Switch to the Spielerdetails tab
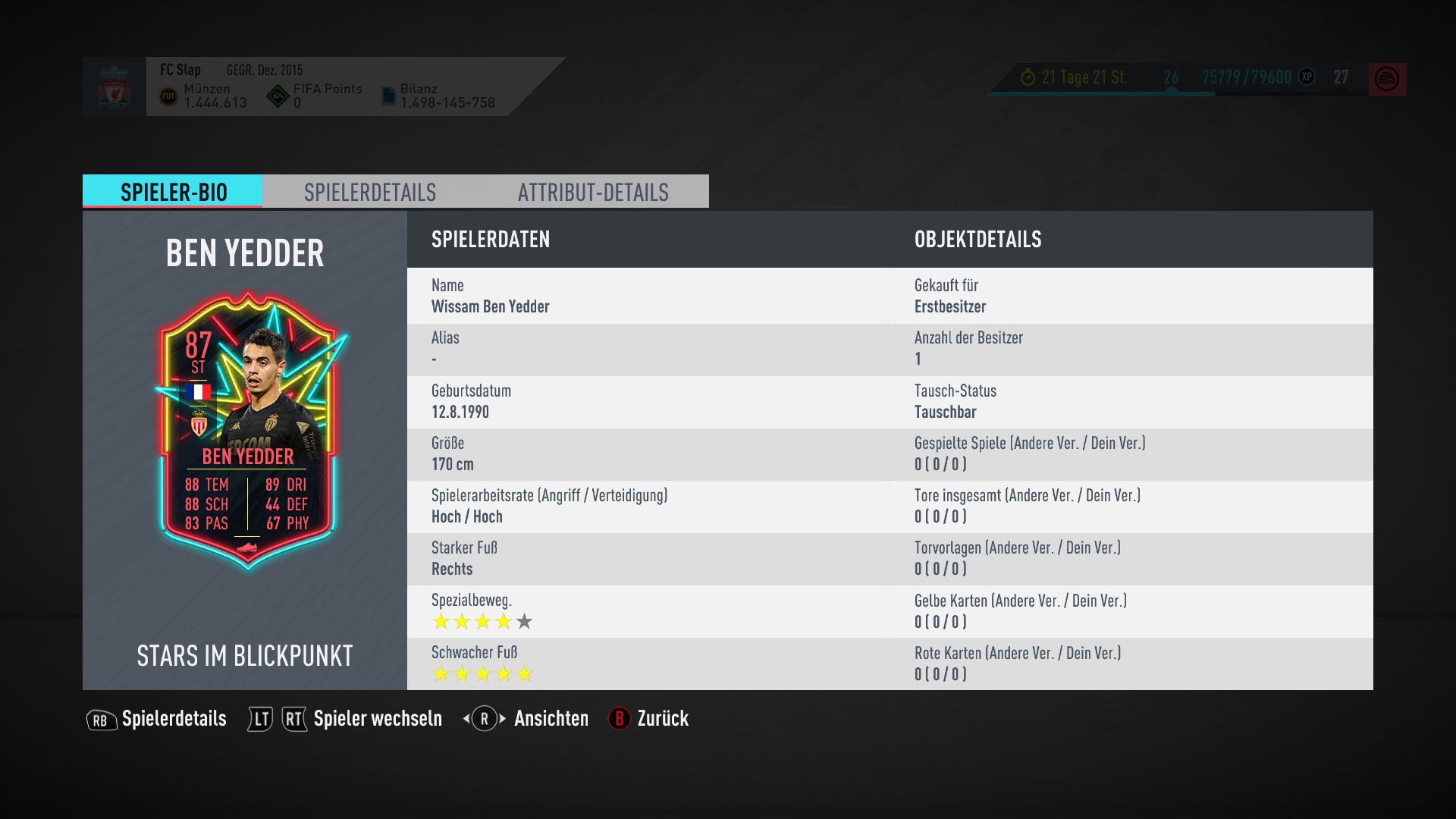 (370, 192)
